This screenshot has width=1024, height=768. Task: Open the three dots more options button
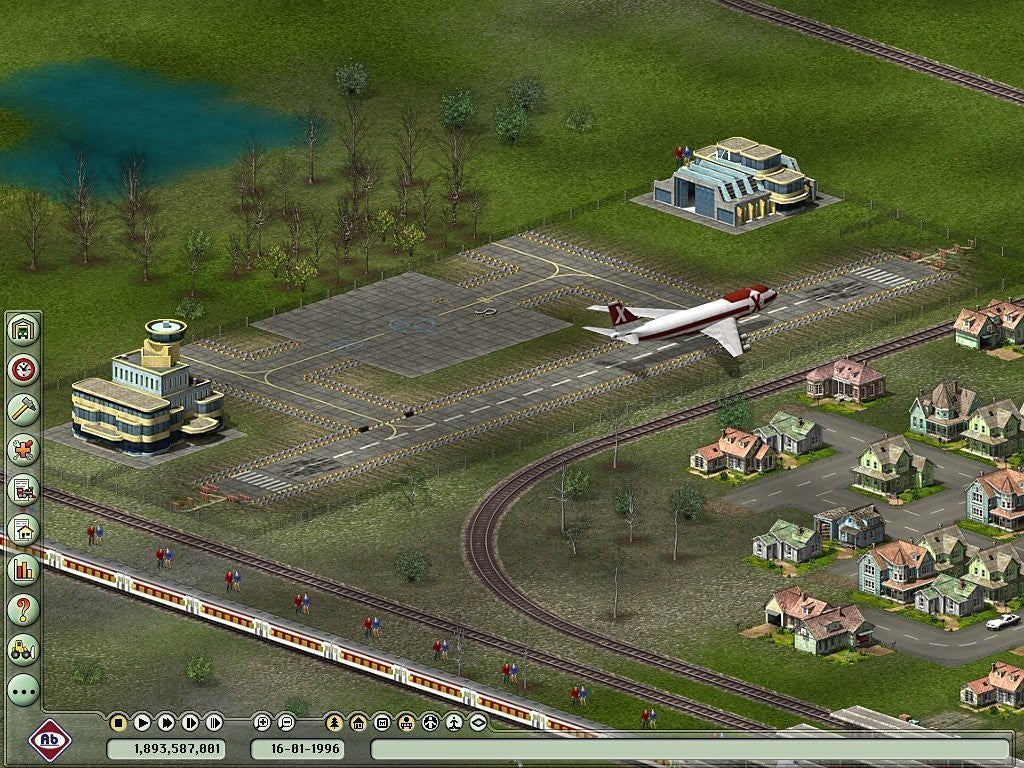(23, 689)
